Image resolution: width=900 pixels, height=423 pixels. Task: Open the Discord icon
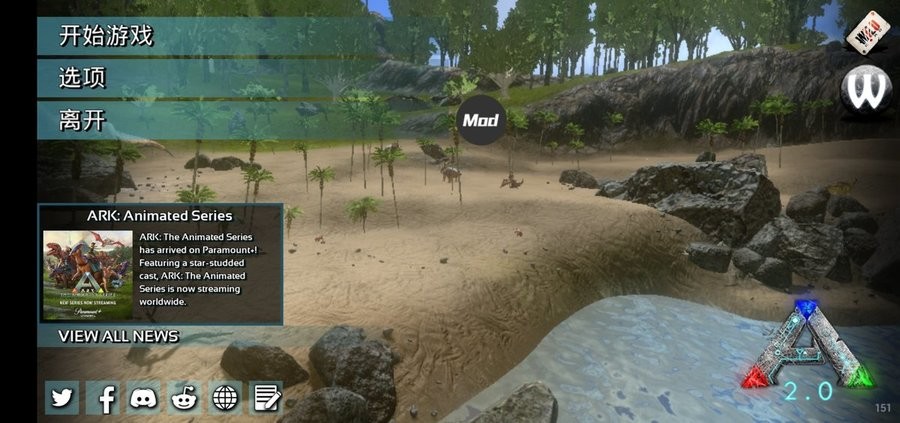[x=144, y=398]
